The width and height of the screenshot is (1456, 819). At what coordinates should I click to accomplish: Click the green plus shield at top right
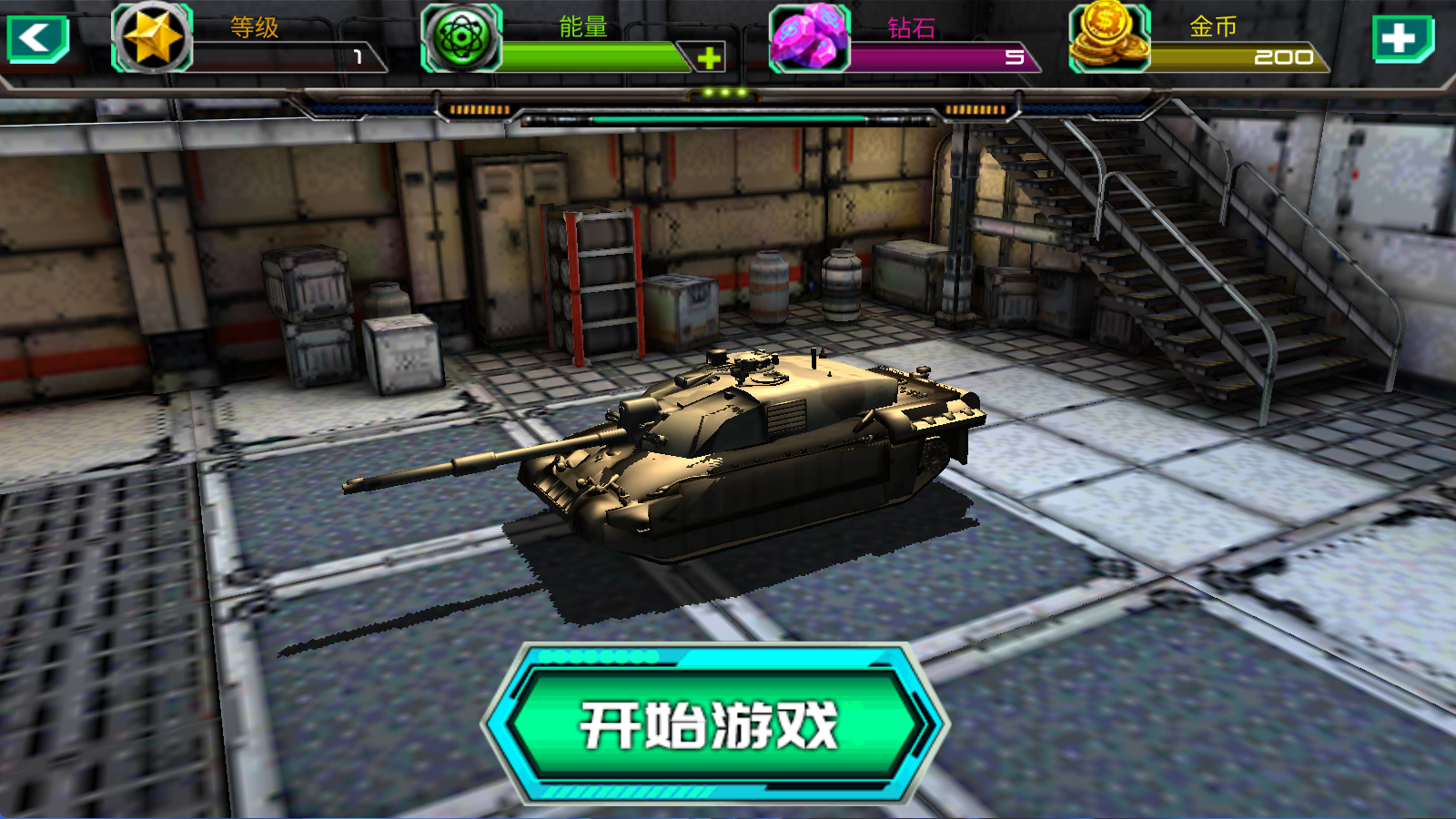pos(1402,38)
